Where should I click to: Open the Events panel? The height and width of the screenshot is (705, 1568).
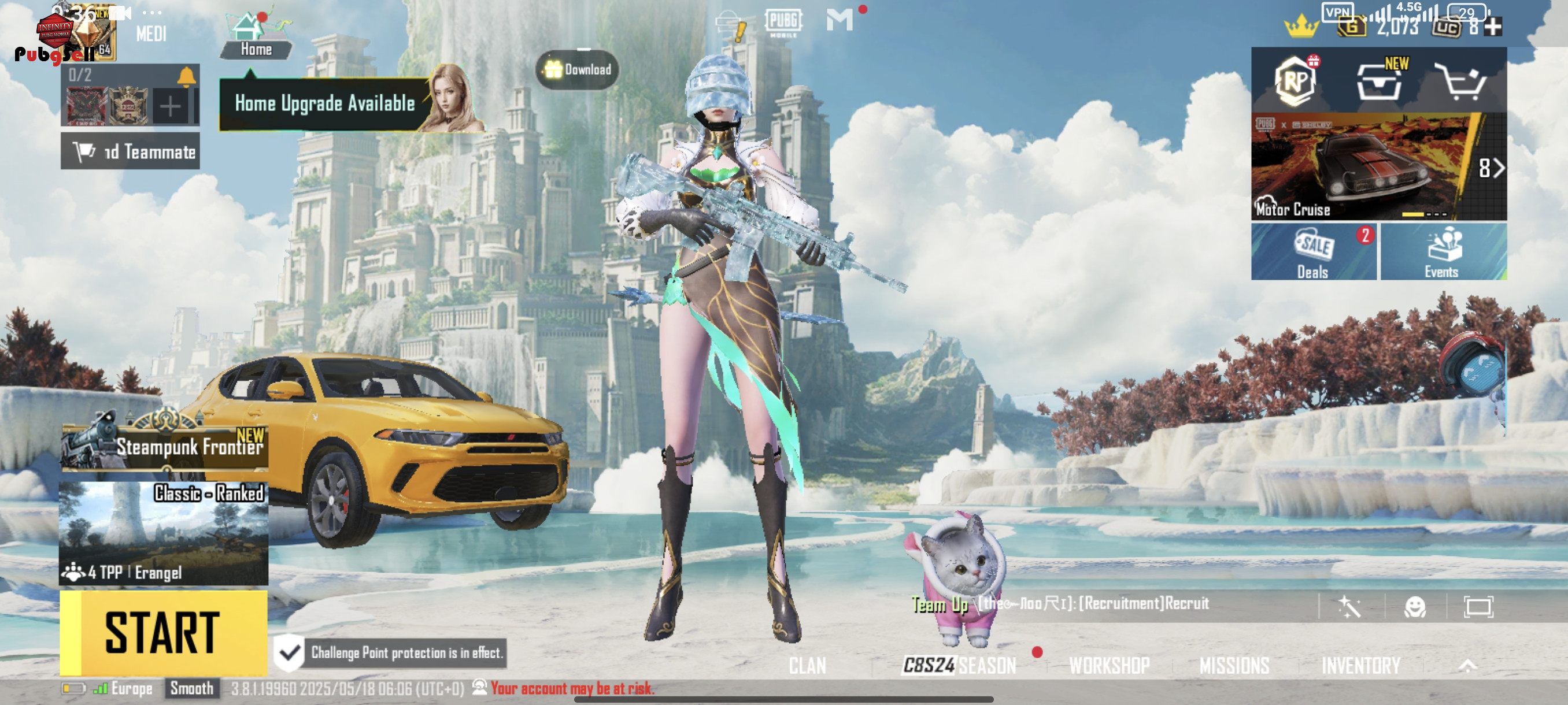point(1443,252)
